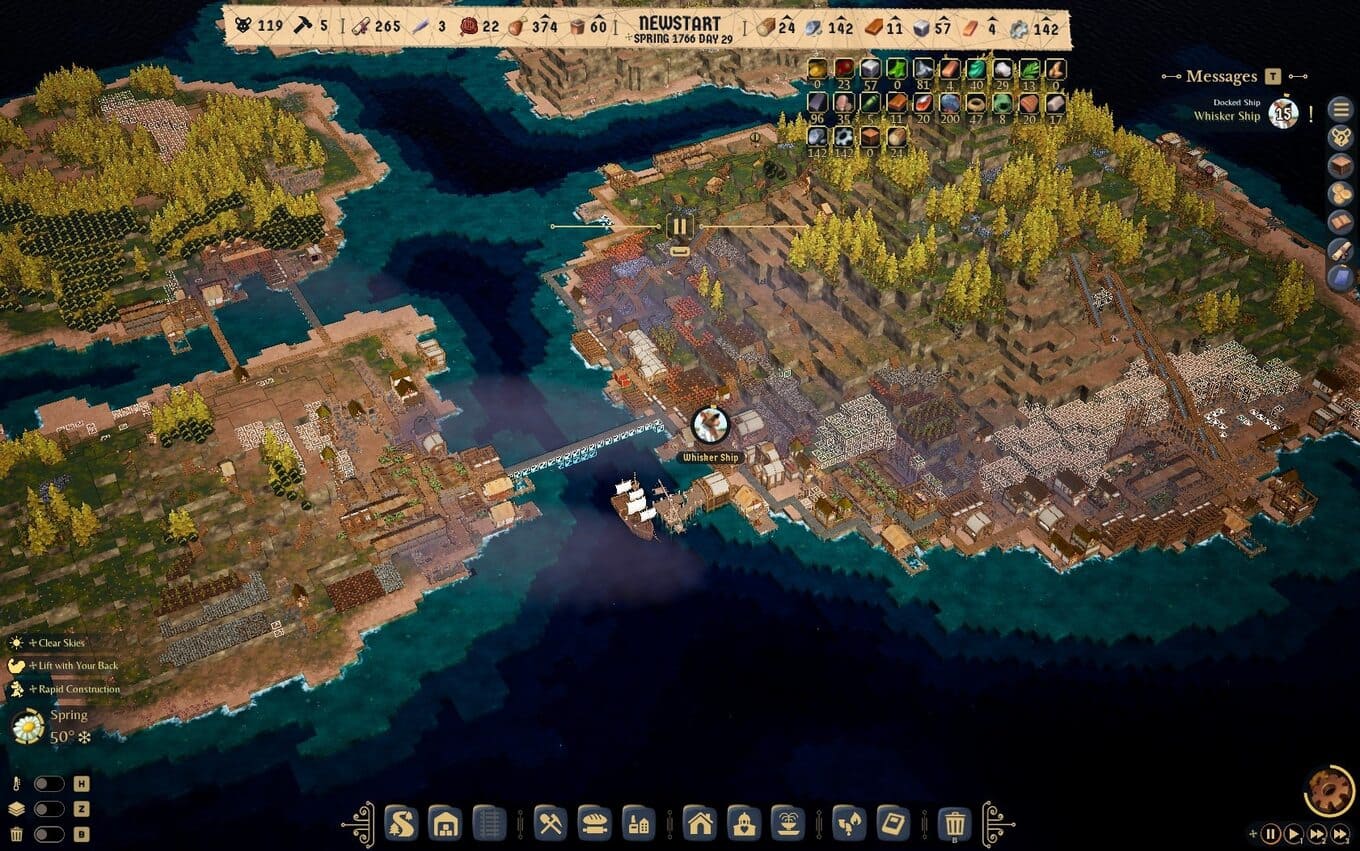
Task: Open the crate stockpile panel
Action: pyautogui.click(x=1340, y=166)
